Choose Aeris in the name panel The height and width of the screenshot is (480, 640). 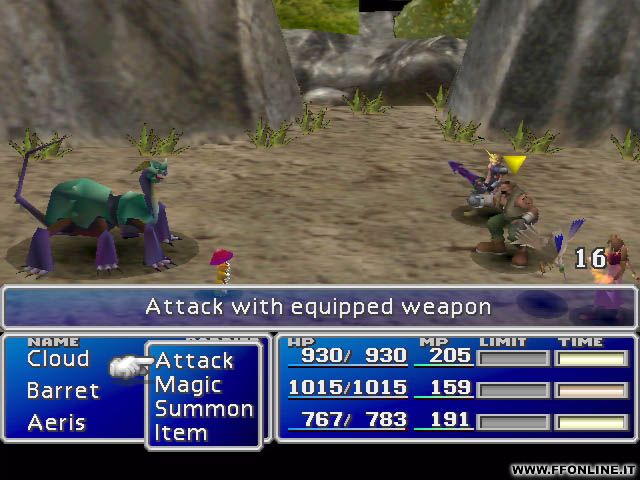pos(57,422)
